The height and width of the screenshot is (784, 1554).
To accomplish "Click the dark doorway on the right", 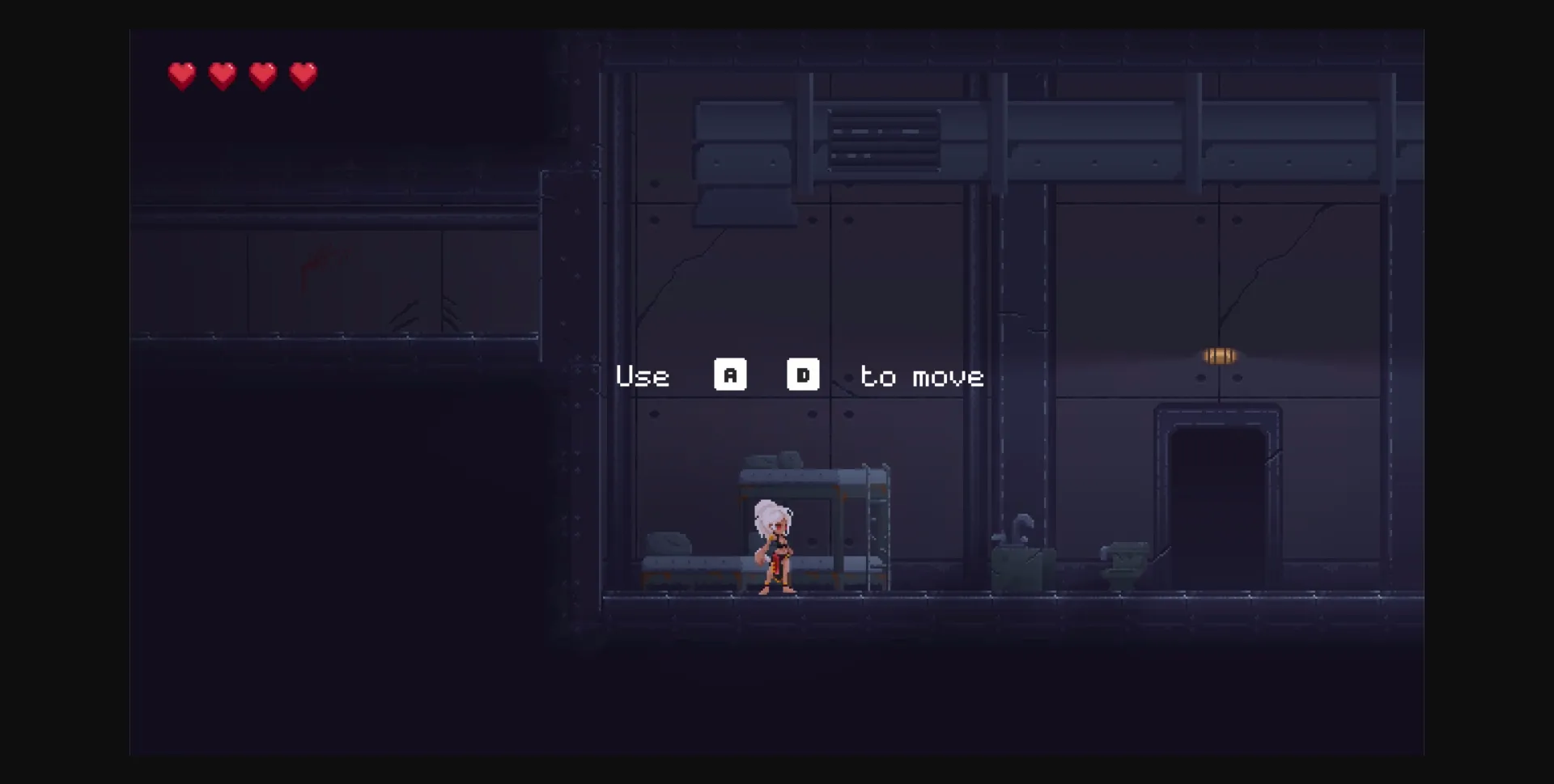I will (1218, 494).
